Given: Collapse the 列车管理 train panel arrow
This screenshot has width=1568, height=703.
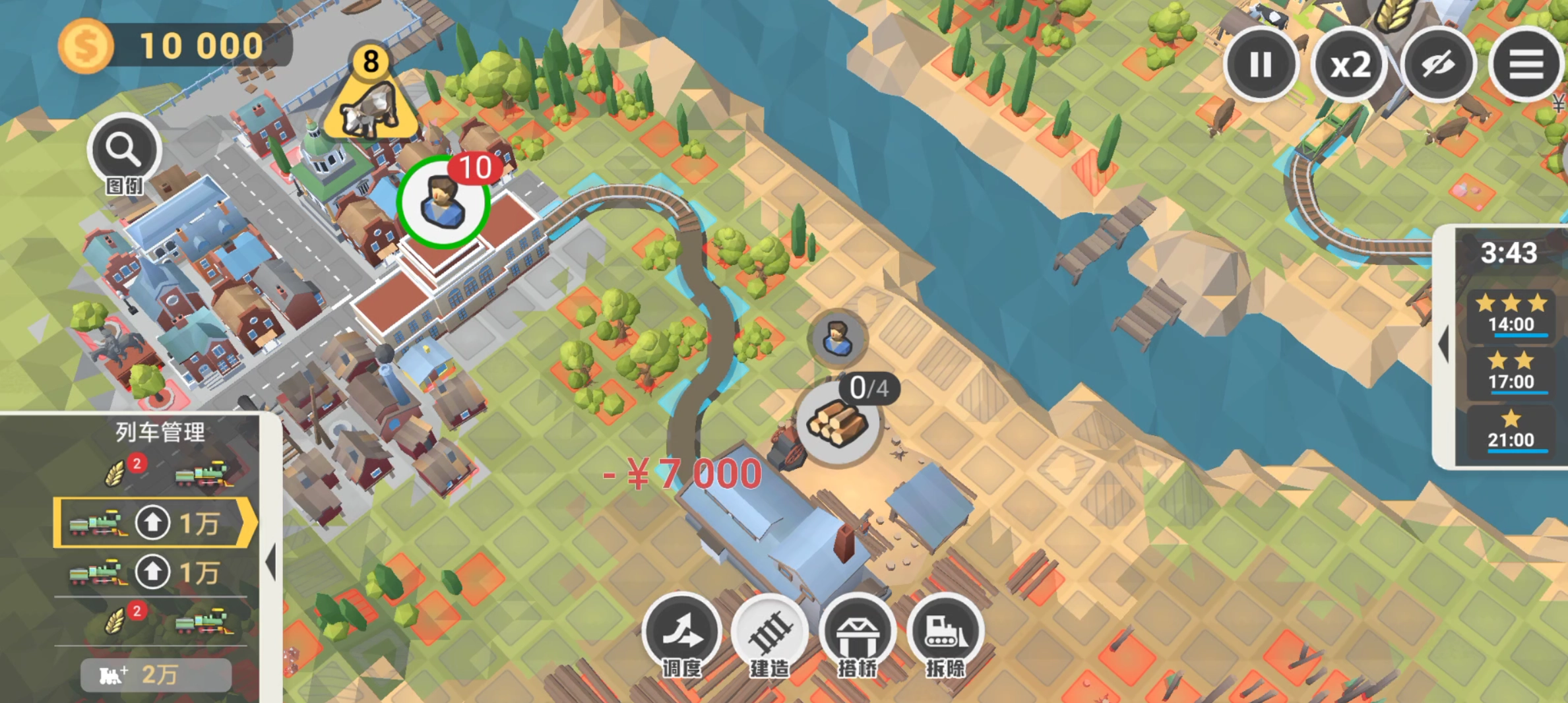Looking at the screenshot, I should click(271, 563).
